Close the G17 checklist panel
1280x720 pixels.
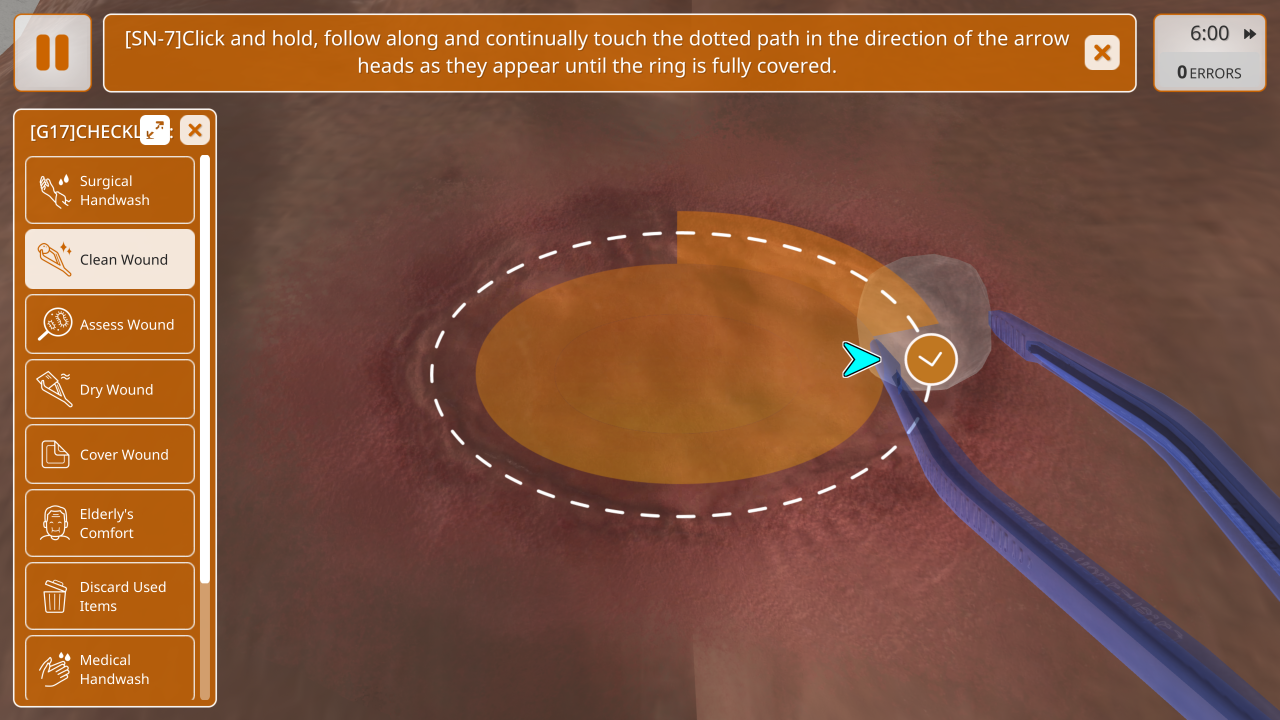pyautogui.click(x=195, y=130)
